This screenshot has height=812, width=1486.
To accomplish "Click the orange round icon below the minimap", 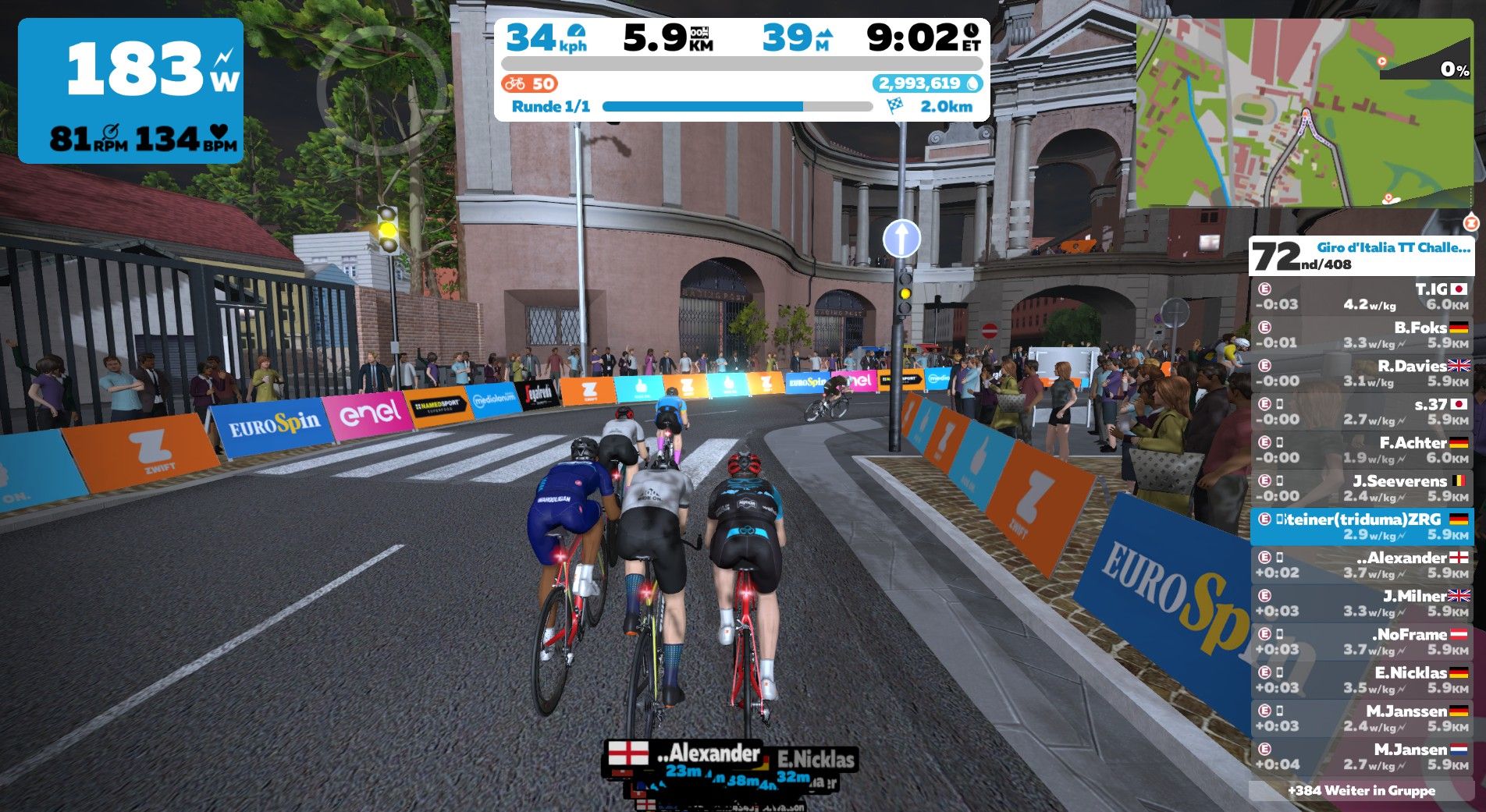I will [x=1471, y=223].
